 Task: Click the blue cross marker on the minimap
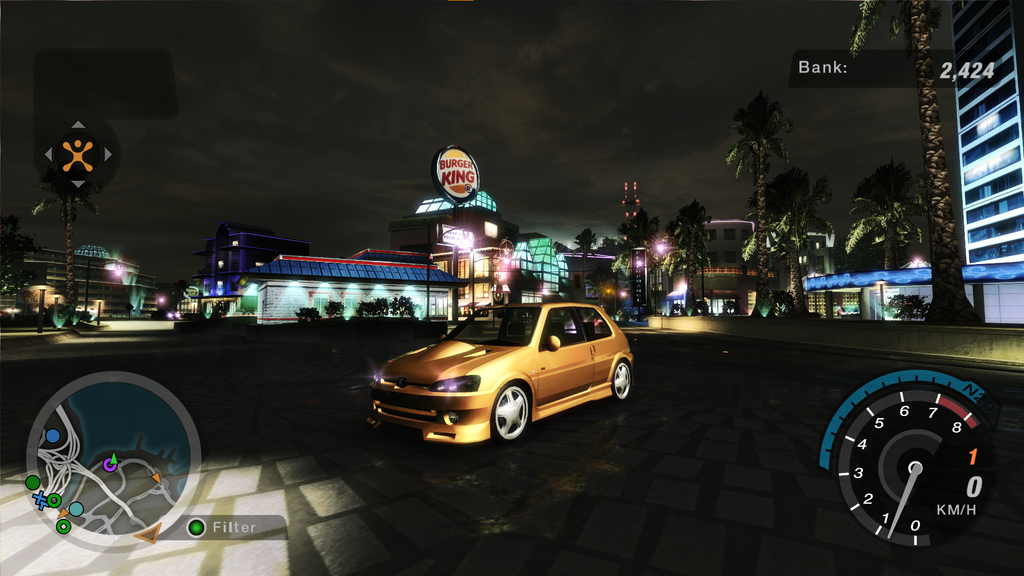click(40, 499)
